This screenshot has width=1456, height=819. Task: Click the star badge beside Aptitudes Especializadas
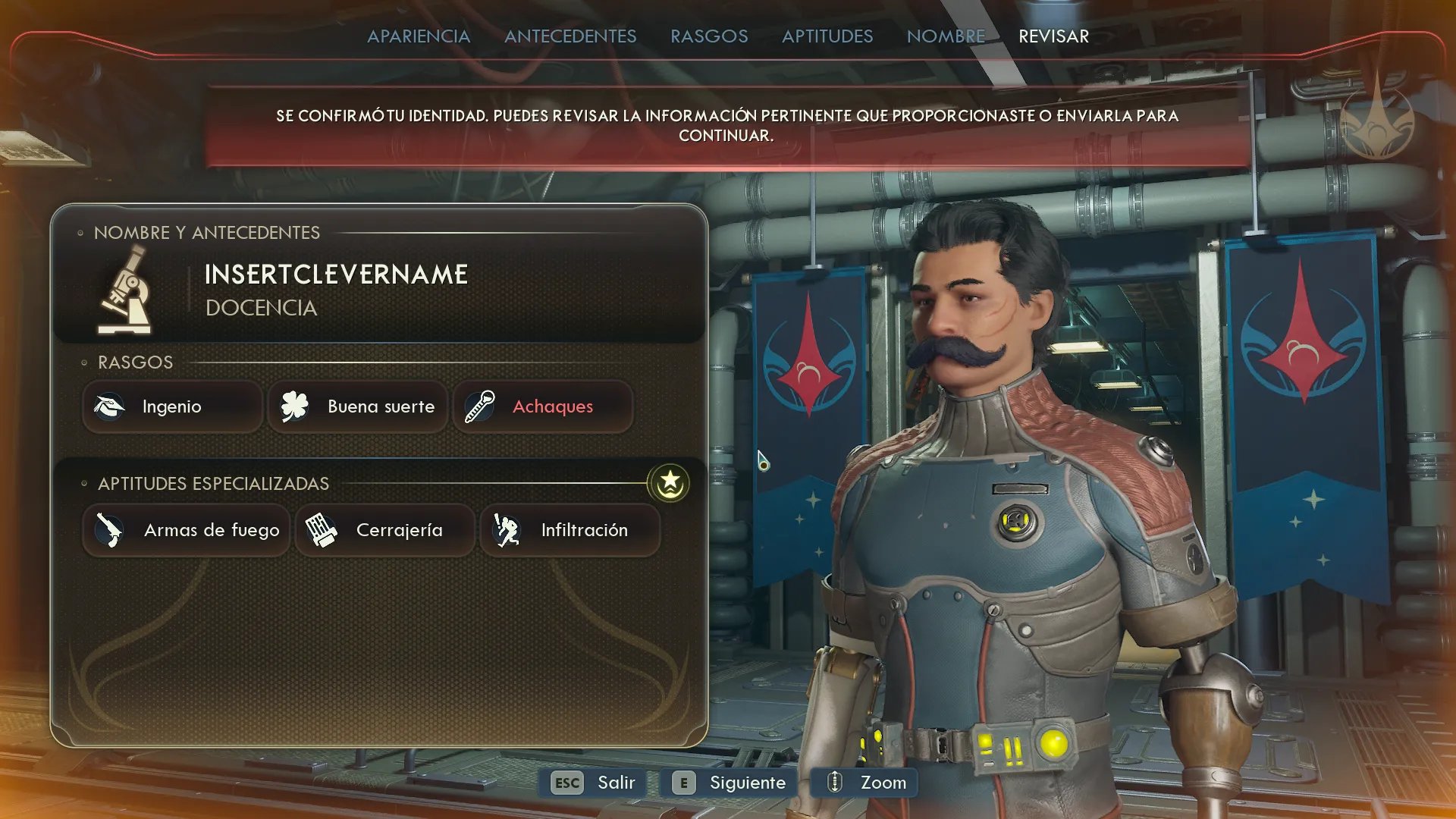click(669, 483)
